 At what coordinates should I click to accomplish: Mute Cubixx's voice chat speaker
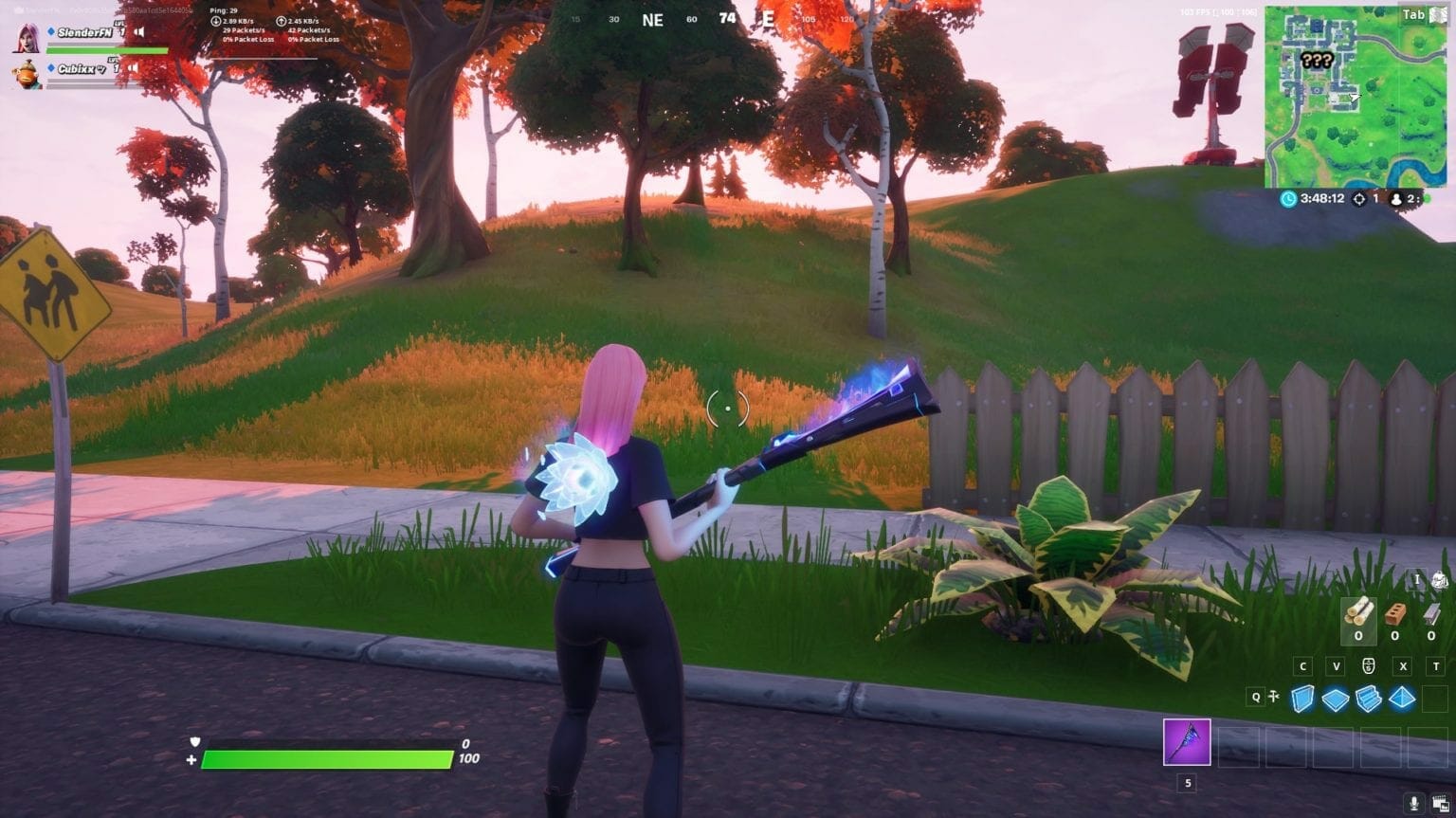tap(133, 68)
